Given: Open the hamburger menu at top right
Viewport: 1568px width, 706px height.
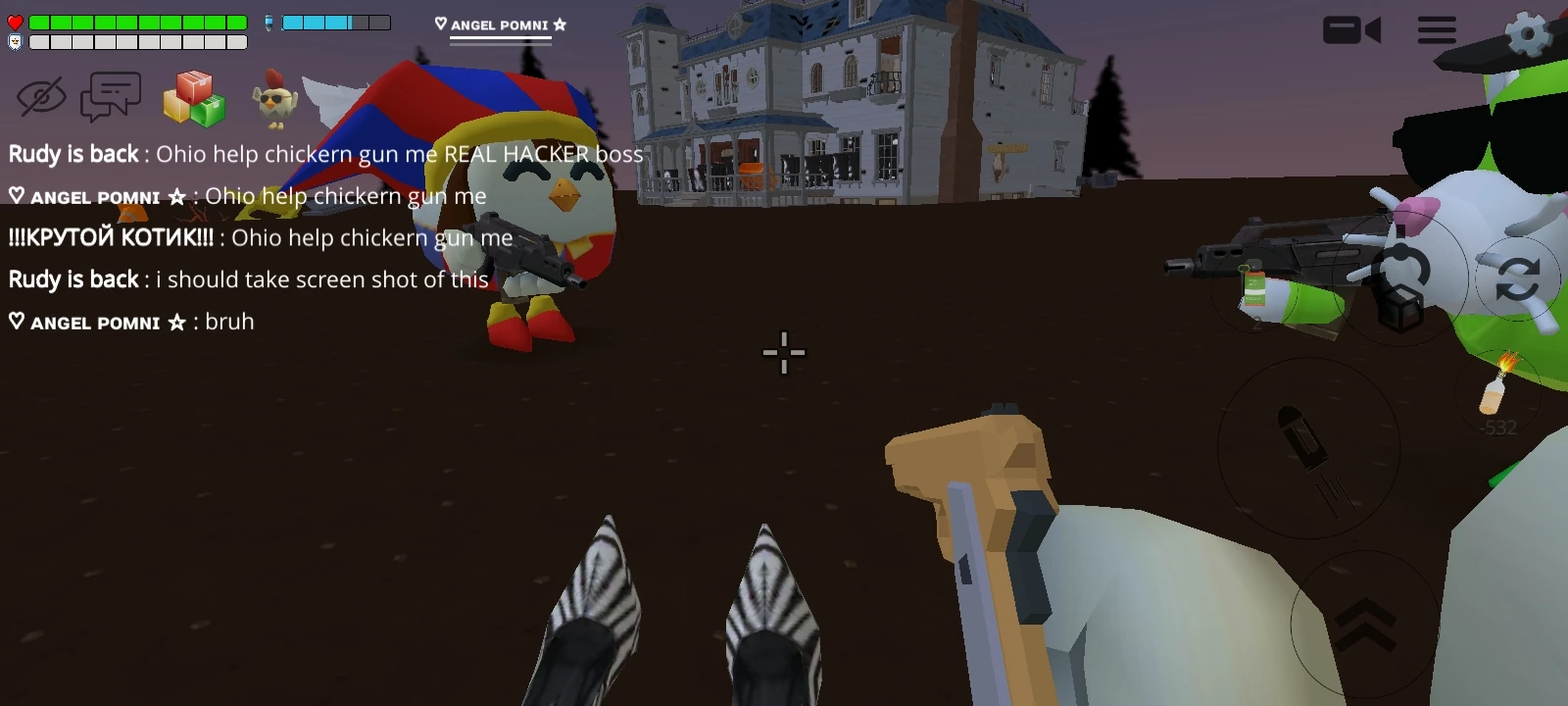Looking at the screenshot, I should (x=1435, y=30).
